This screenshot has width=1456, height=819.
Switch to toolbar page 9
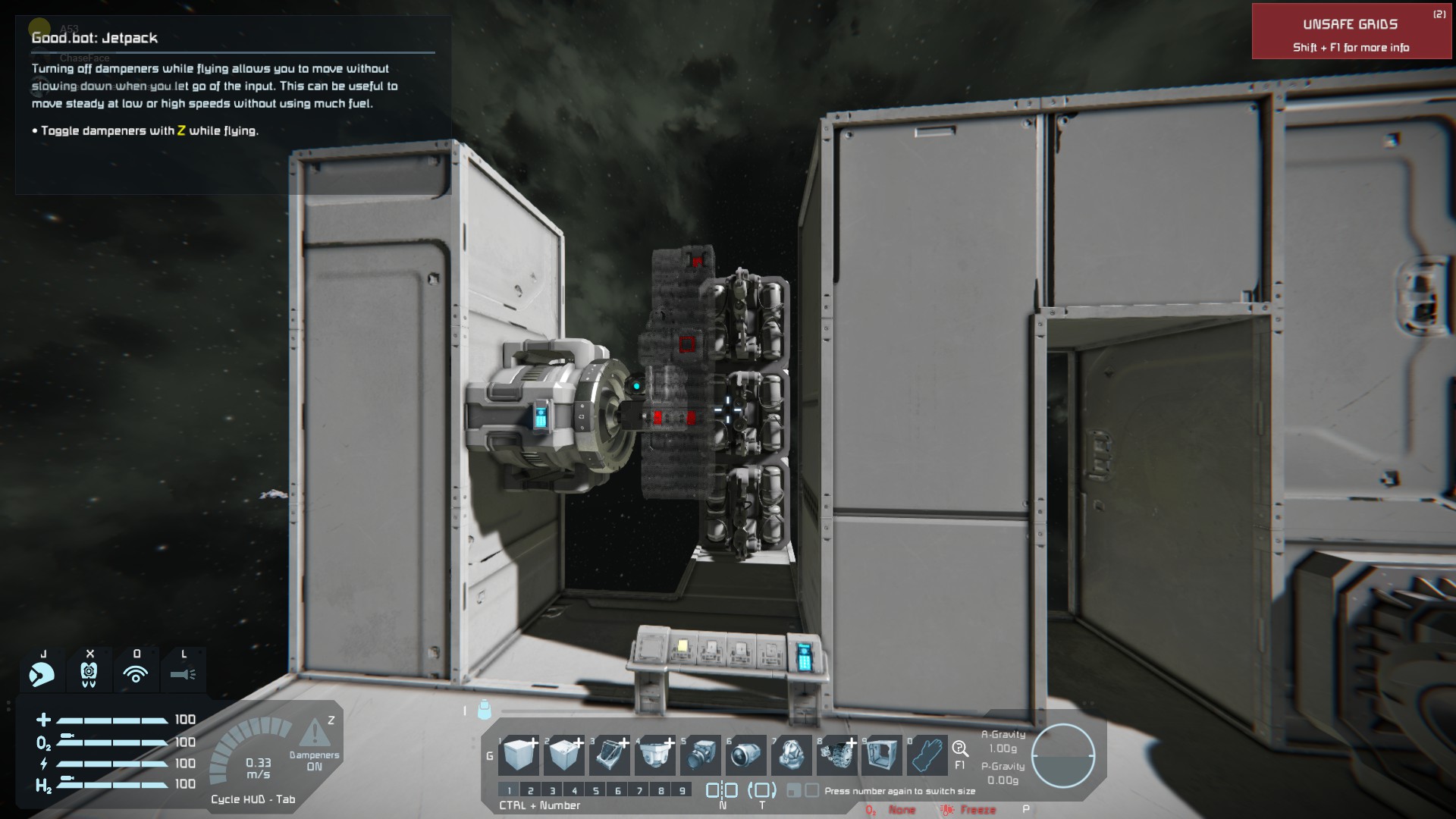point(682,790)
